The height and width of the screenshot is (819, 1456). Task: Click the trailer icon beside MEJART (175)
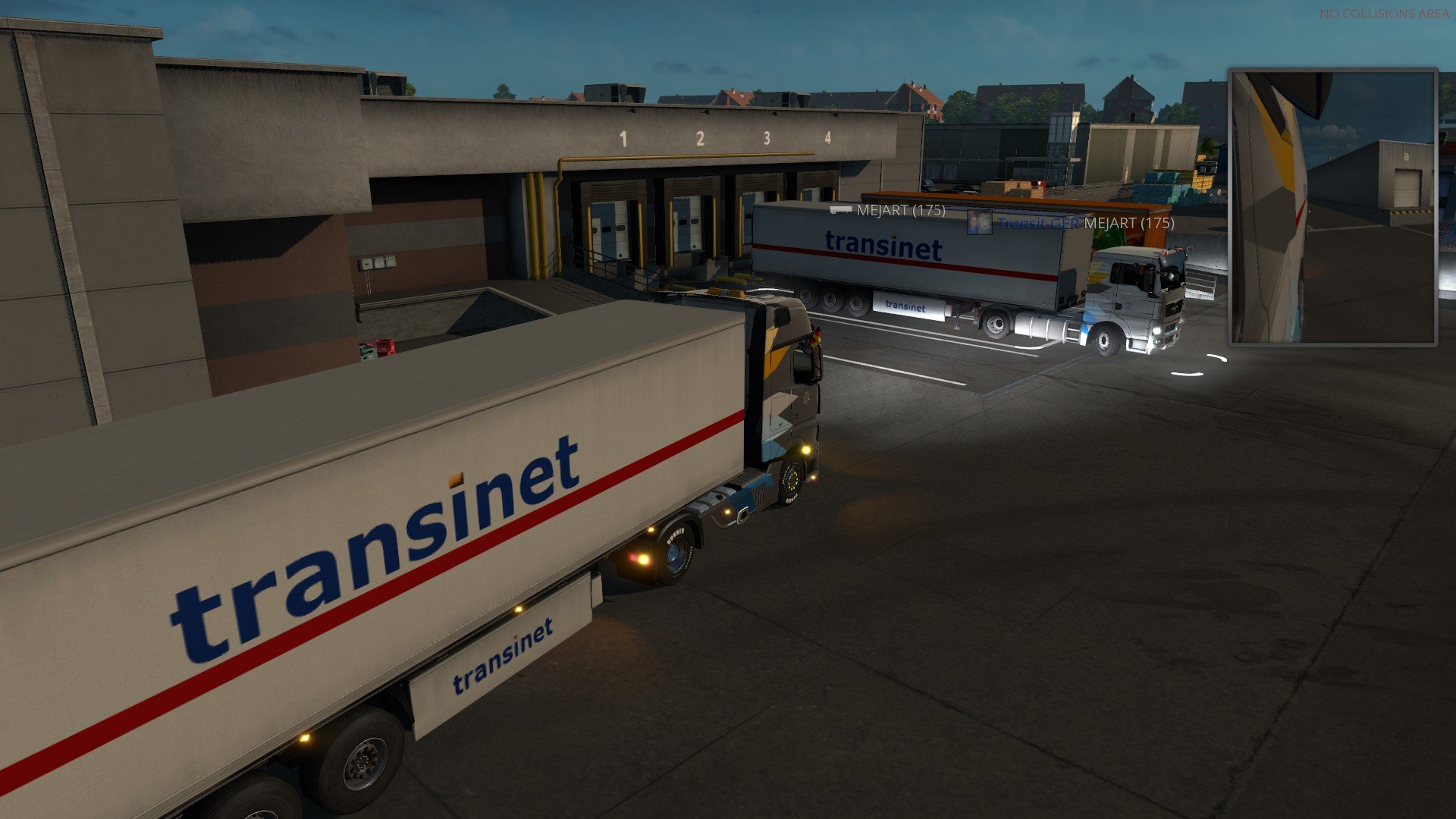[841, 209]
